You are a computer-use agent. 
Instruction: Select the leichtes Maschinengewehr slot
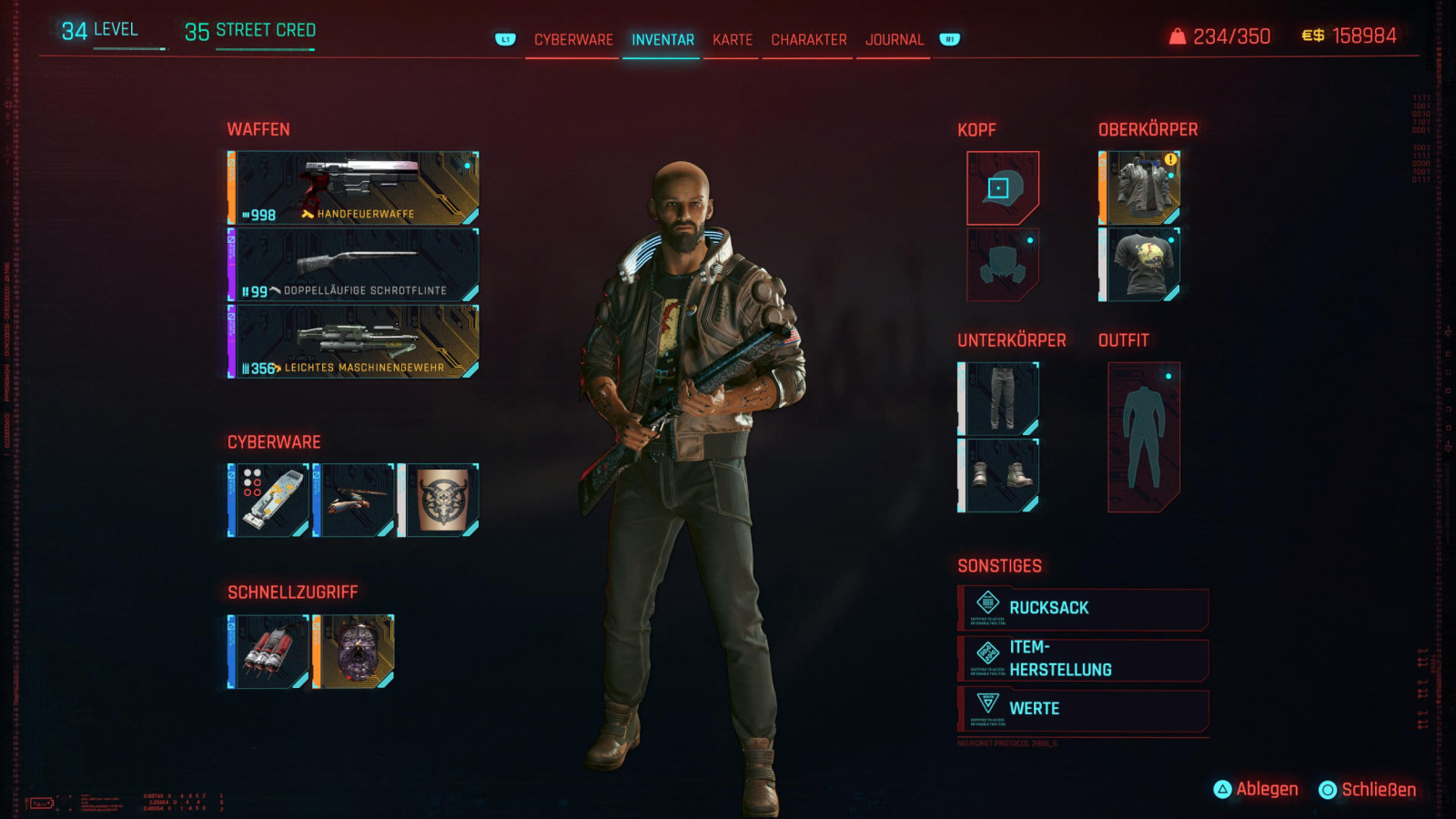click(354, 341)
